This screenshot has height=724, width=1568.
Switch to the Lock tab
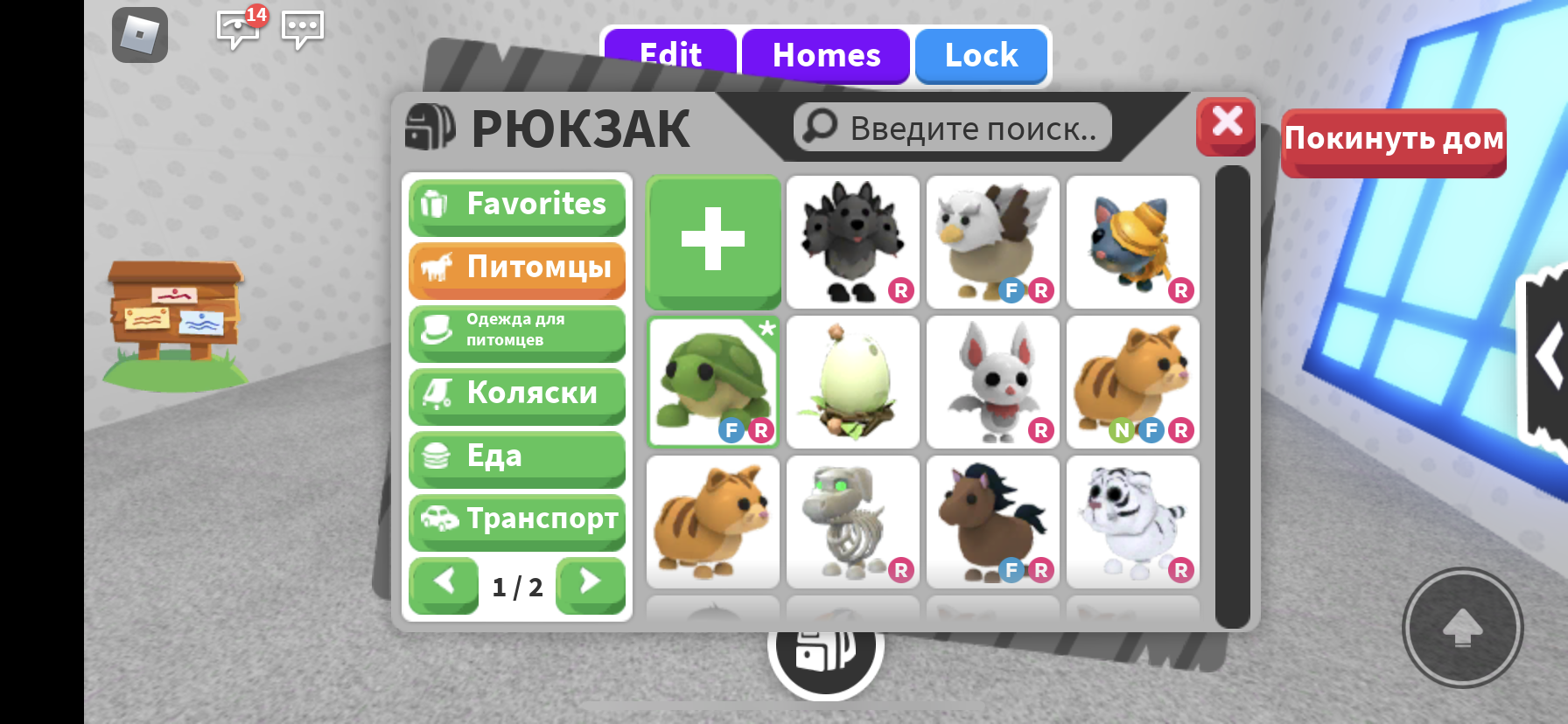[x=981, y=55]
